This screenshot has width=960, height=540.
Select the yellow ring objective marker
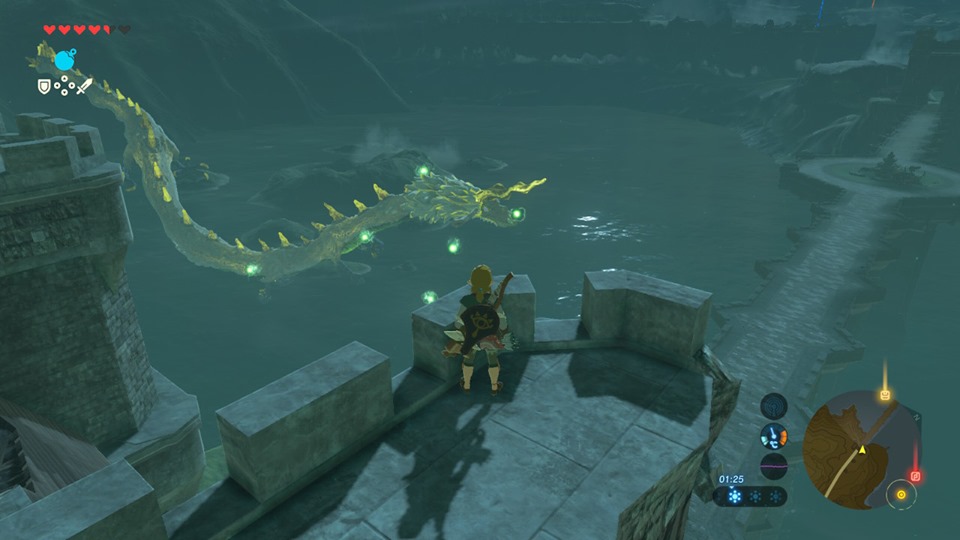click(x=901, y=494)
